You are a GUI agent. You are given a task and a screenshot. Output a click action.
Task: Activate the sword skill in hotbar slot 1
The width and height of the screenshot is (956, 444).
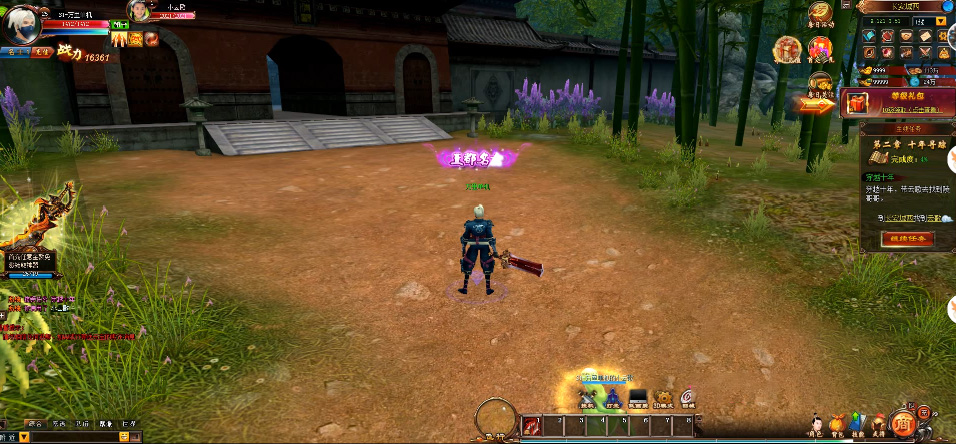(x=531, y=426)
